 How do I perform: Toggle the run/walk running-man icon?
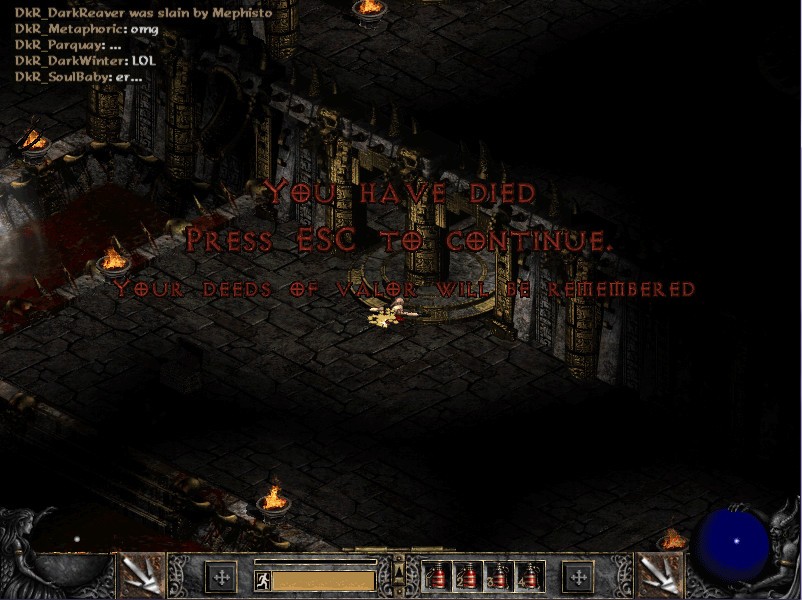[x=262, y=580]
